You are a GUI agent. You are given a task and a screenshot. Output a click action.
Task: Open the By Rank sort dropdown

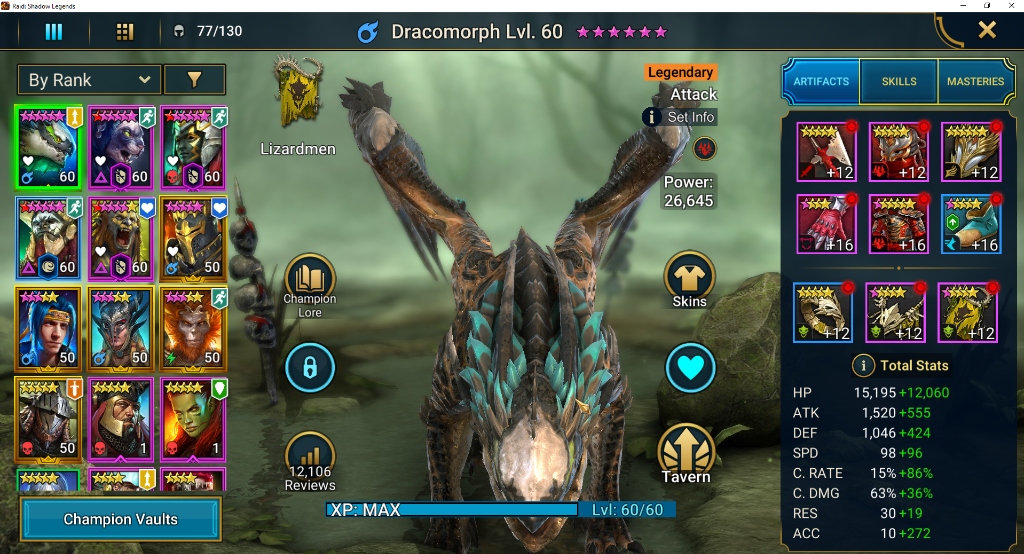[x=88, y=80]
